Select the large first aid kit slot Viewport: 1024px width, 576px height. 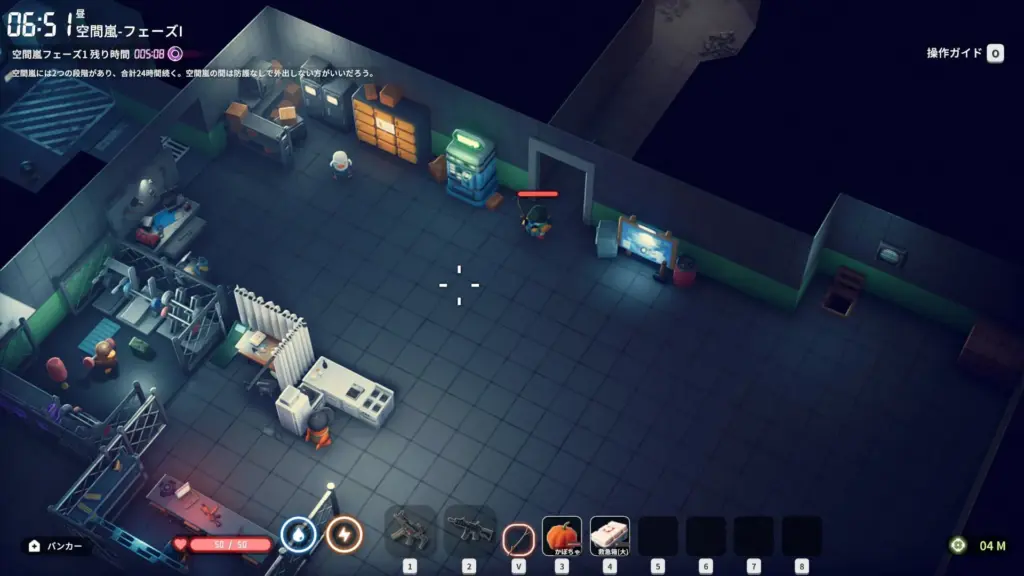pos(609,536)
